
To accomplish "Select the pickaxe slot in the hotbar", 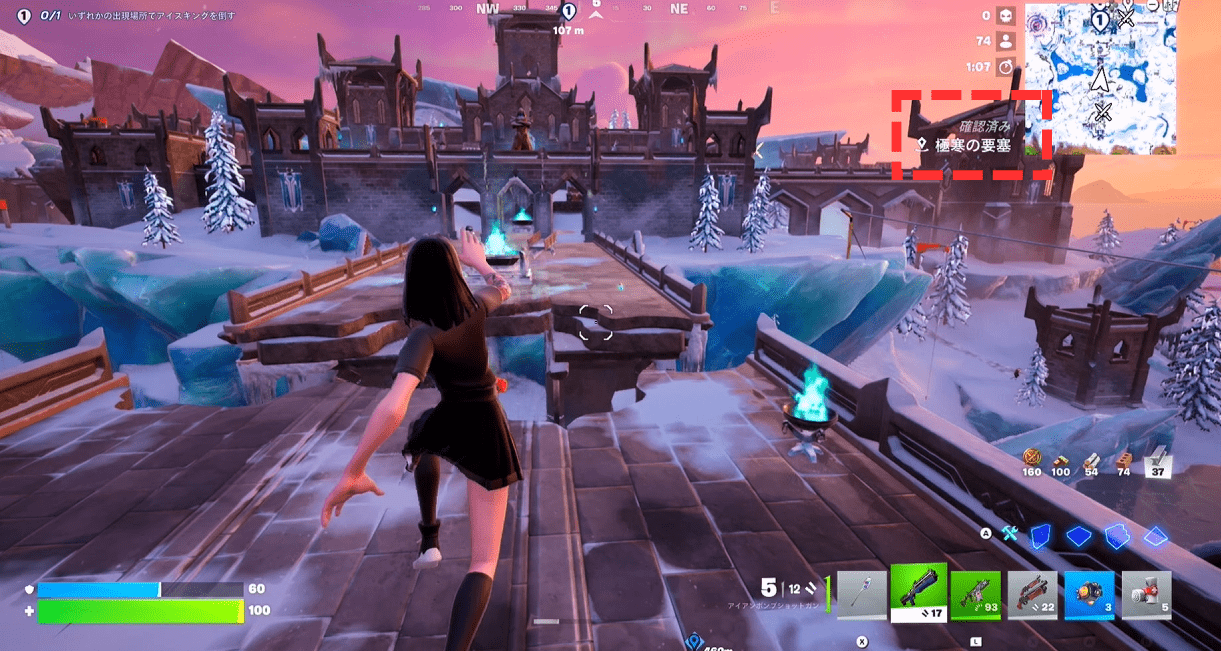I will (861, 596).
